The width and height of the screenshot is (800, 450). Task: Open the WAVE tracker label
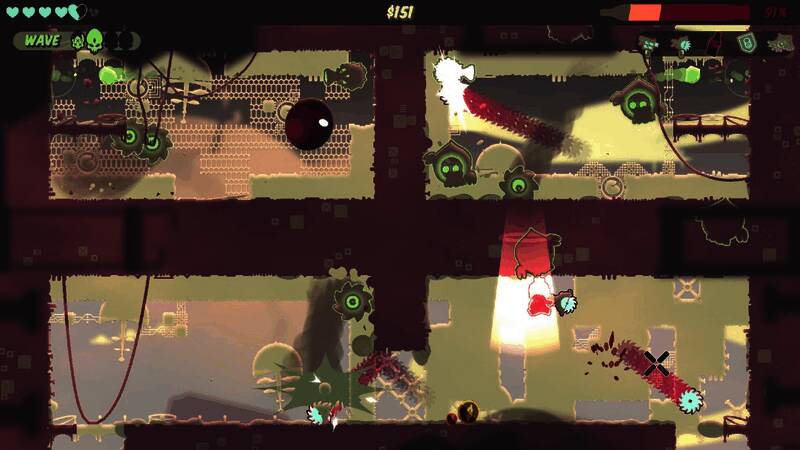tap(41, 41)
